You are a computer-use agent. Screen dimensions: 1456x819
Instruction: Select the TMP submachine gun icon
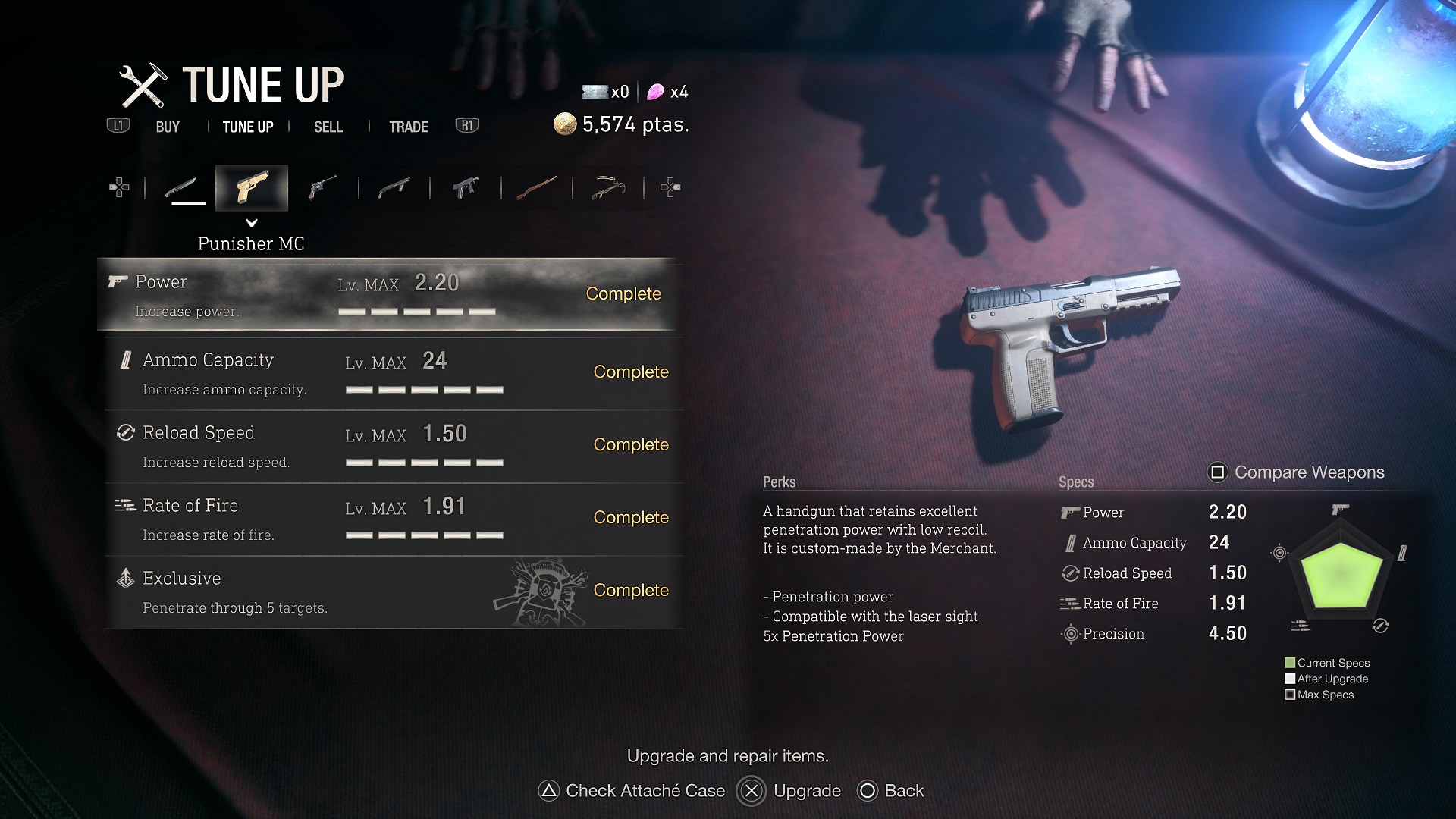[465, 187]
